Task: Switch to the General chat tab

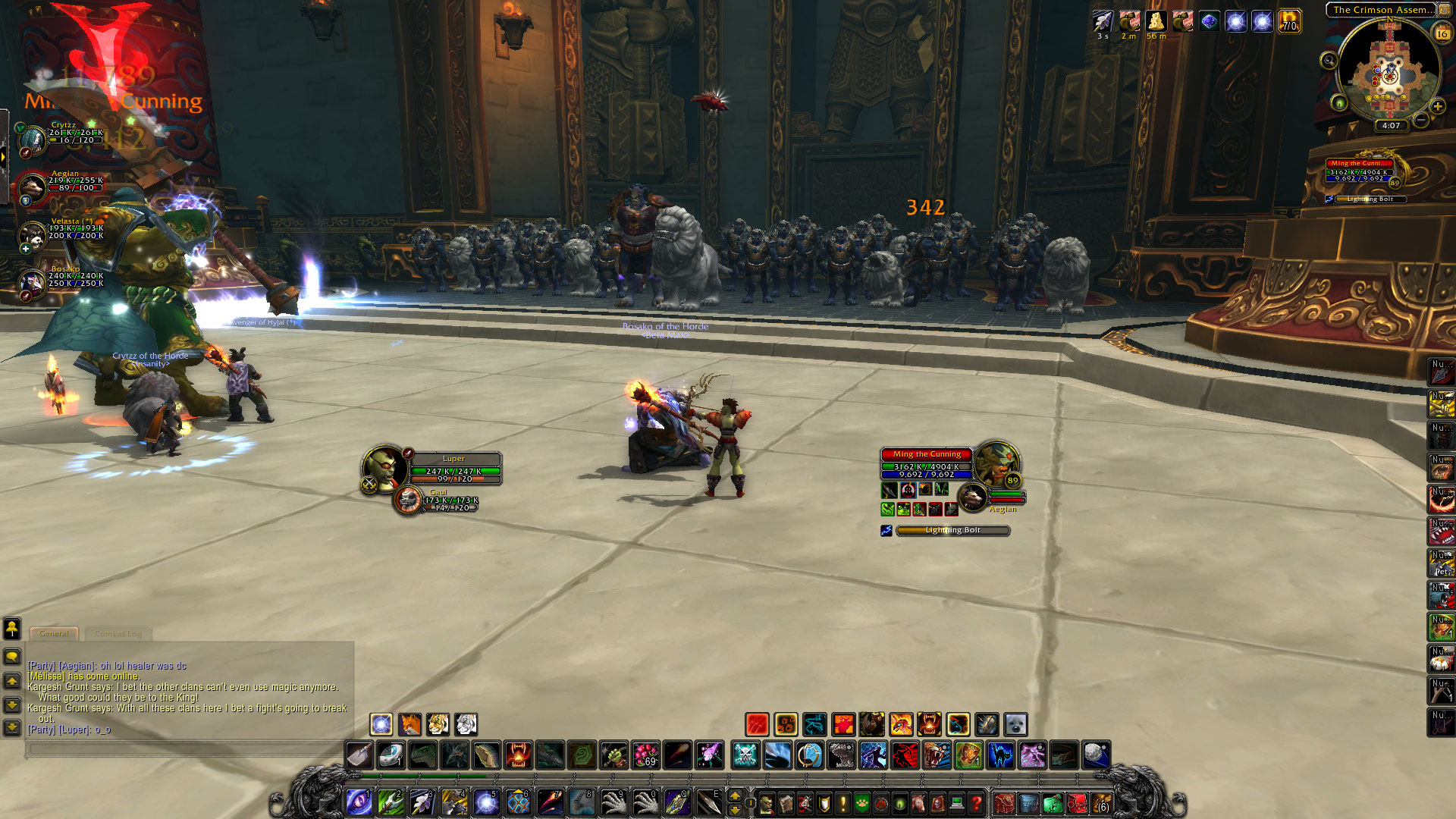Action: [x=54, y=633]
